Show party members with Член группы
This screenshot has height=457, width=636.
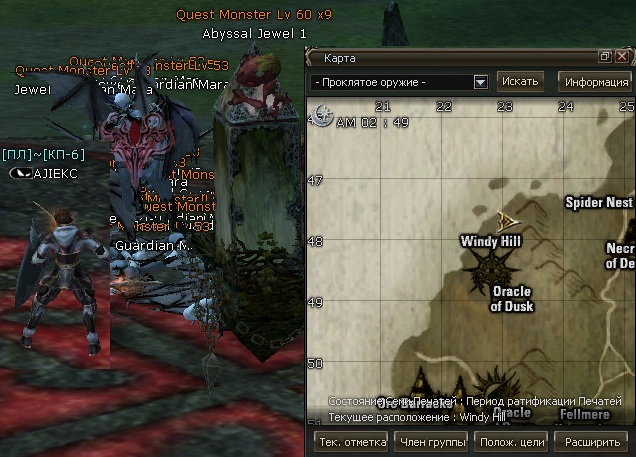click(432, 441)
